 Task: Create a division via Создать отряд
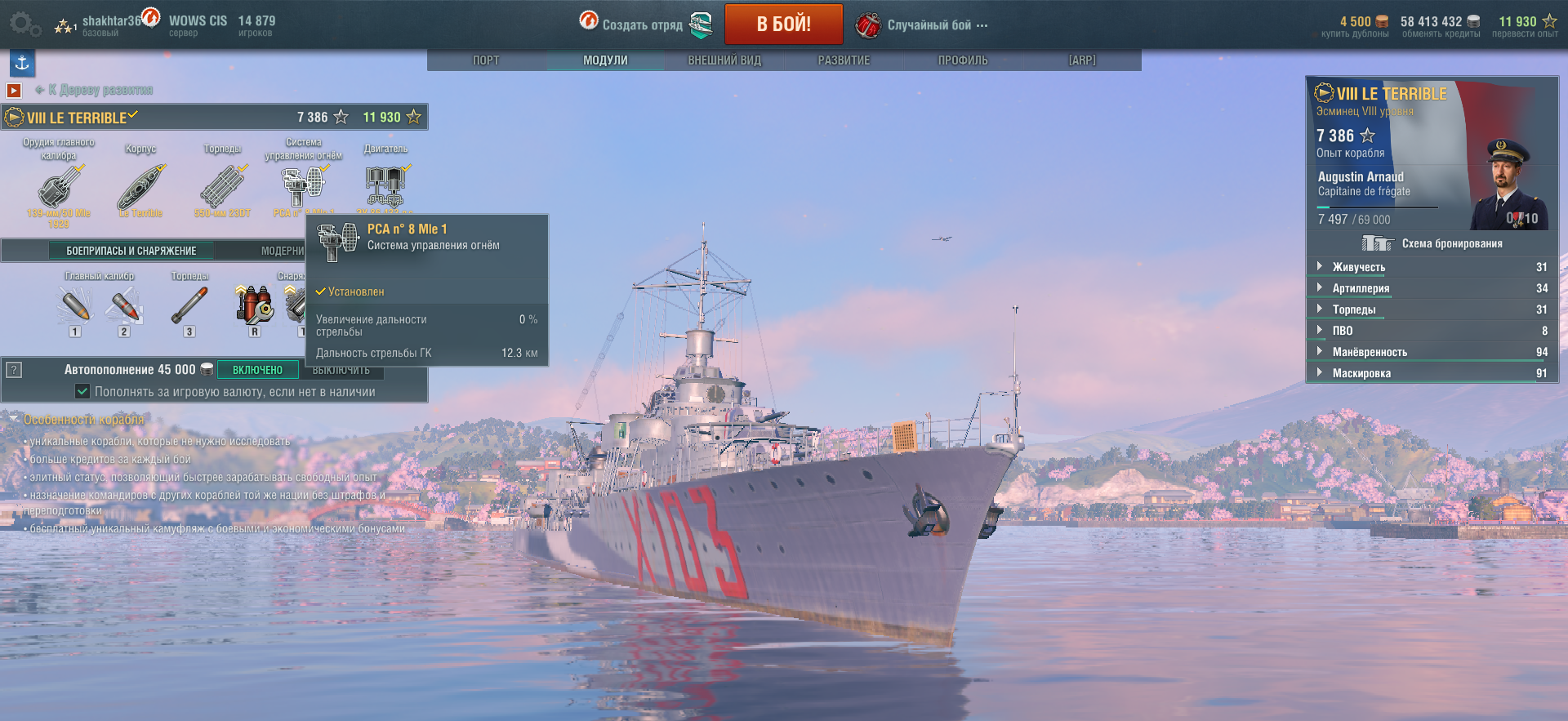click(x=642, y=24)
